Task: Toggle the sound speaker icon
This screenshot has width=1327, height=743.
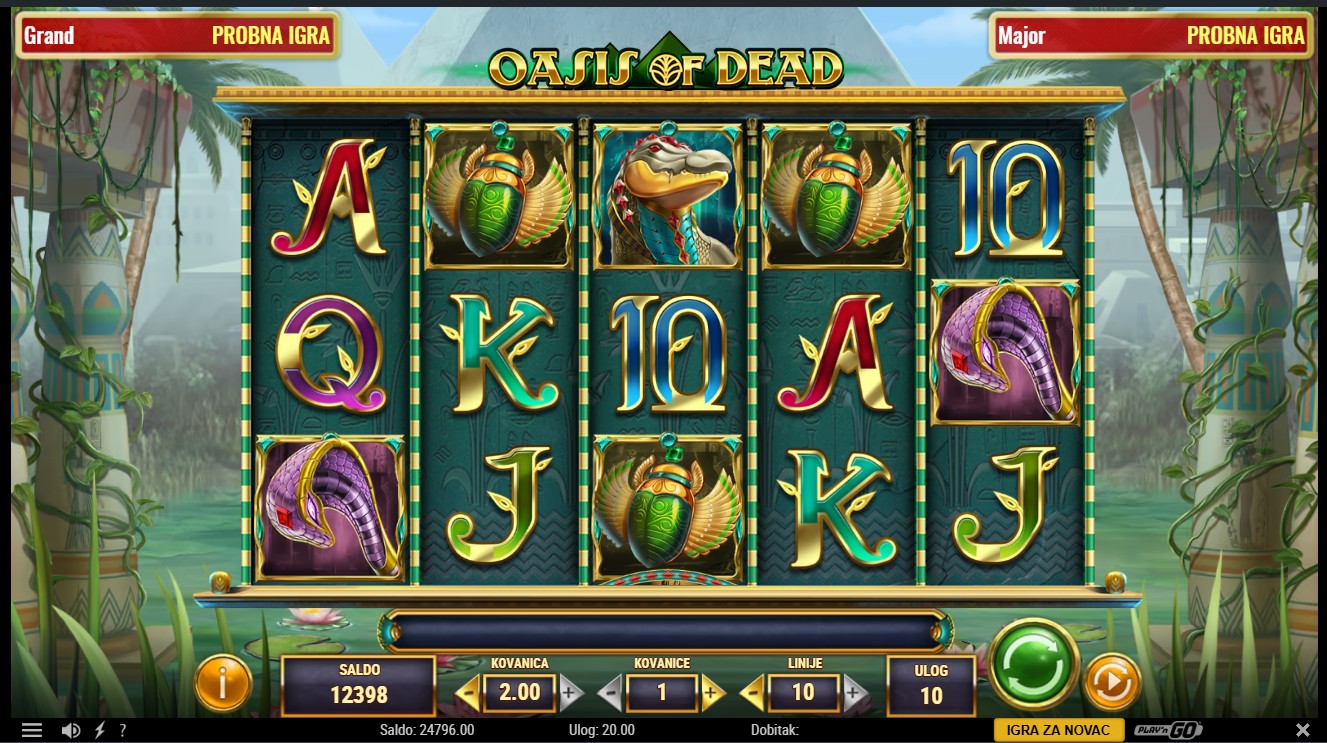Action: pos(71,730)
